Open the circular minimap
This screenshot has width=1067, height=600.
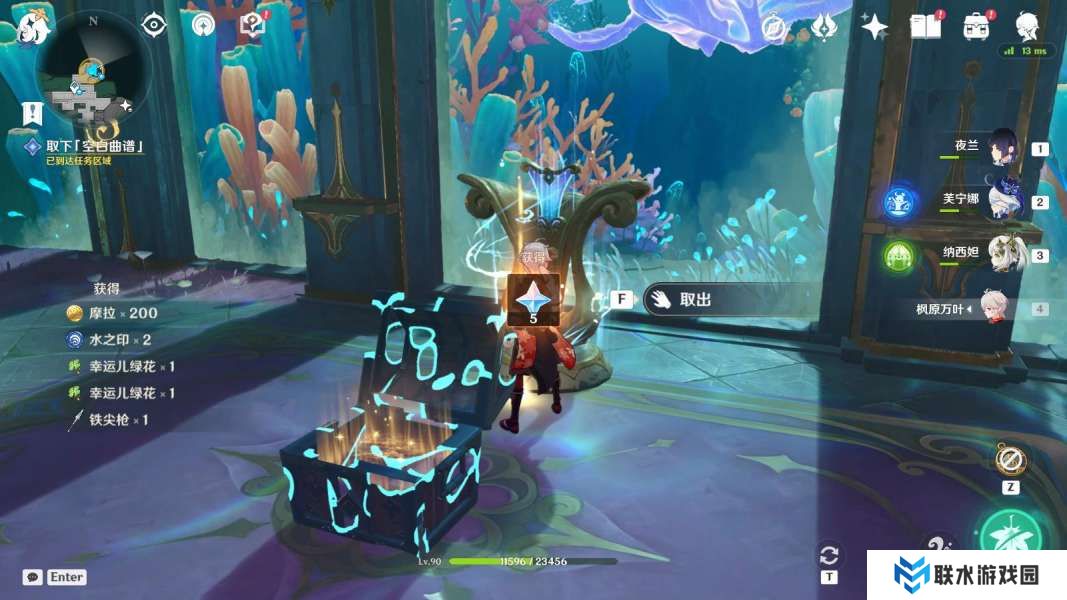pos(93,68)
